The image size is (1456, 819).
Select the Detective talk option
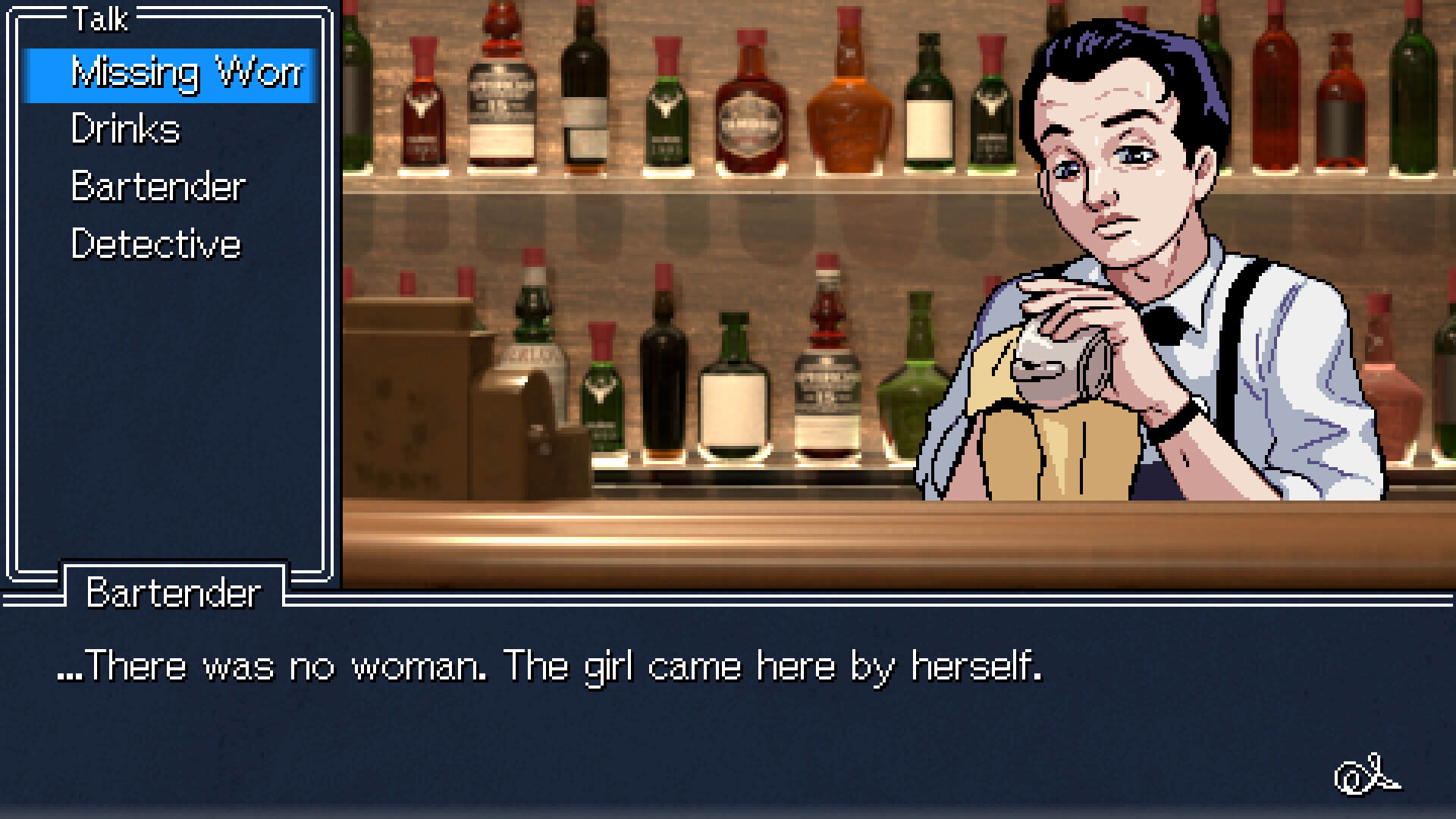coord(155,243)
